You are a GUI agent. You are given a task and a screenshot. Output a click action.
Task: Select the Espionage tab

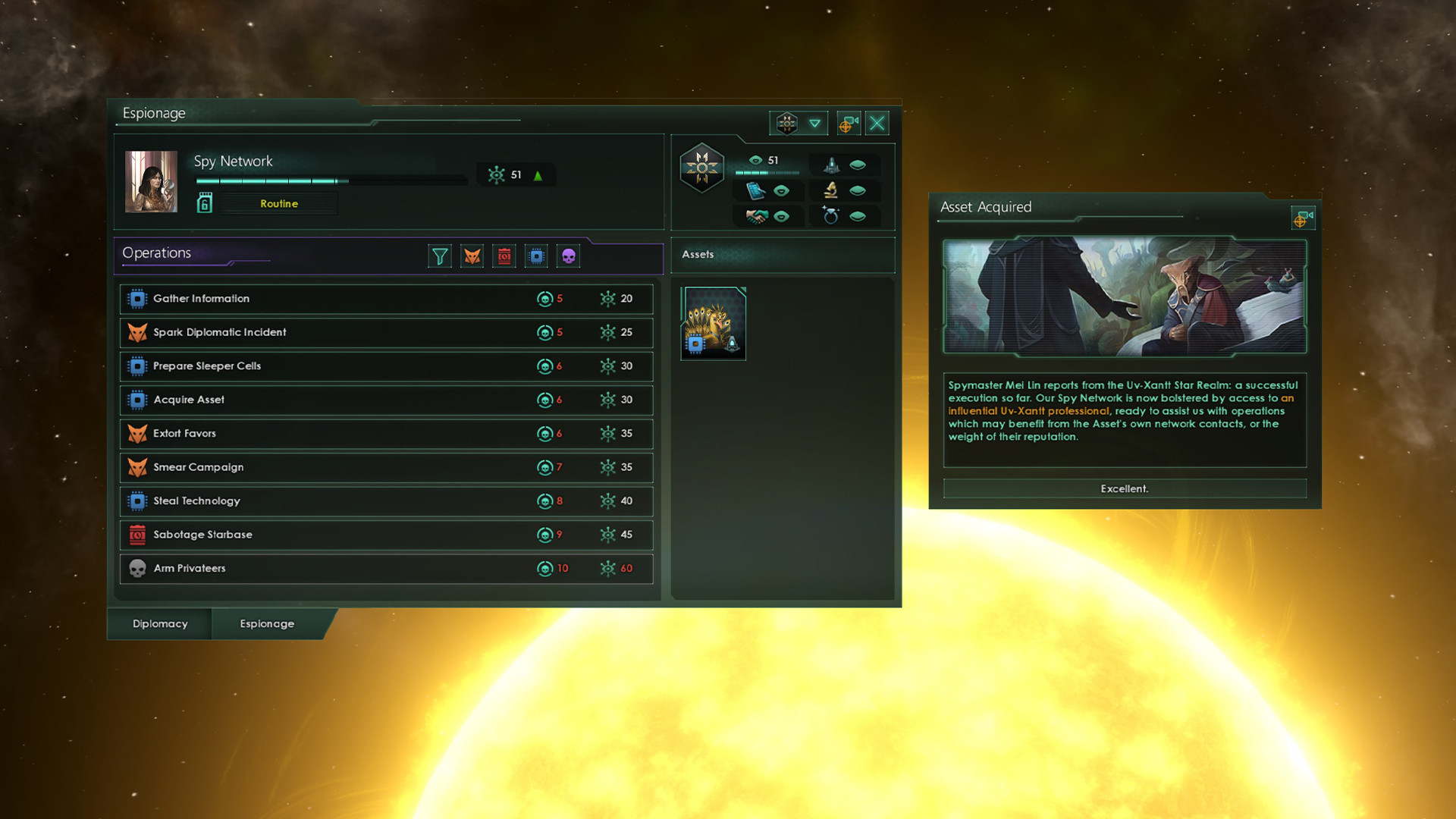[266, 623]
